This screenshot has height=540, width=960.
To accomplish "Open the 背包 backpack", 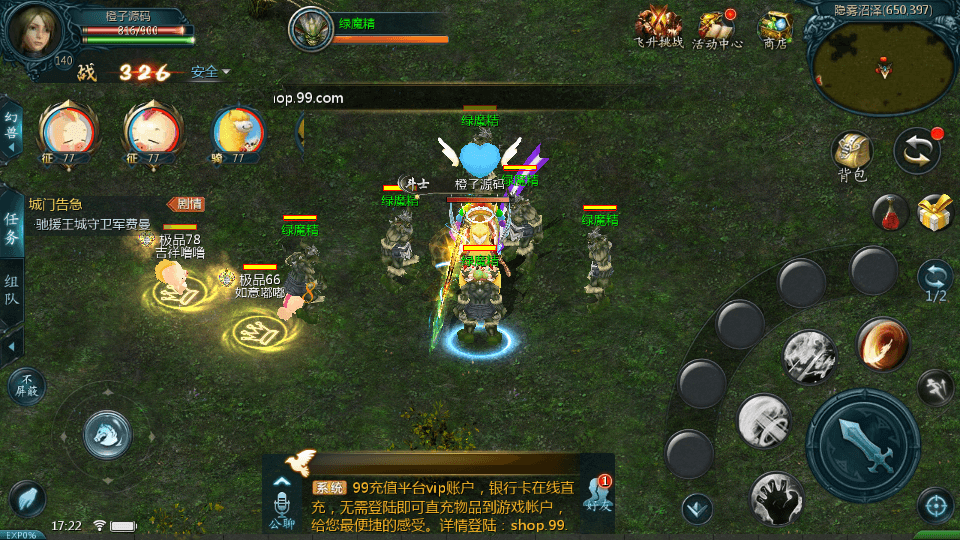I will click(x=852, y=155).
